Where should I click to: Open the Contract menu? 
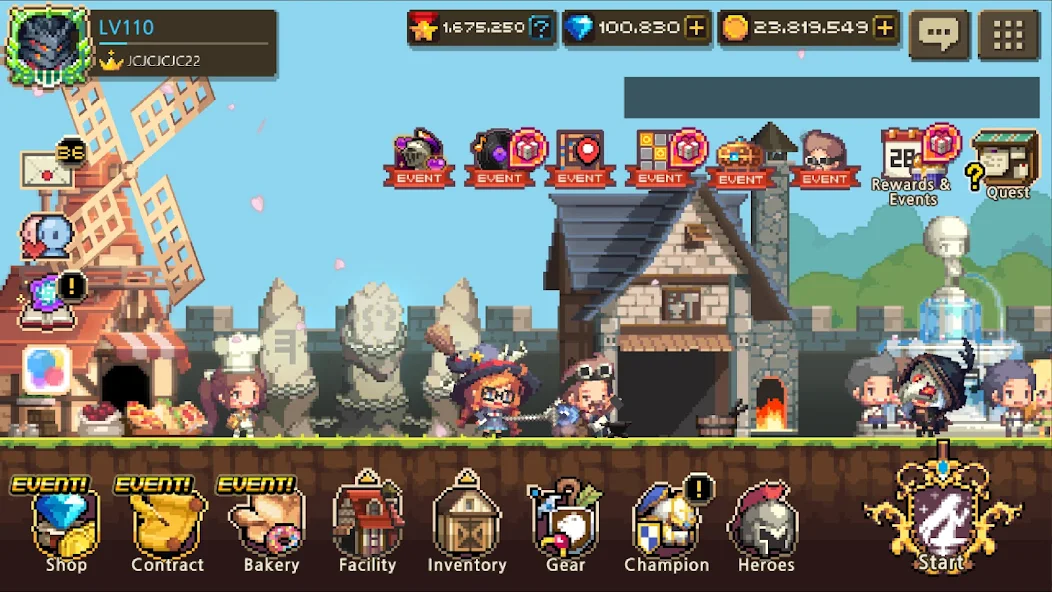[x=167, y=526]
